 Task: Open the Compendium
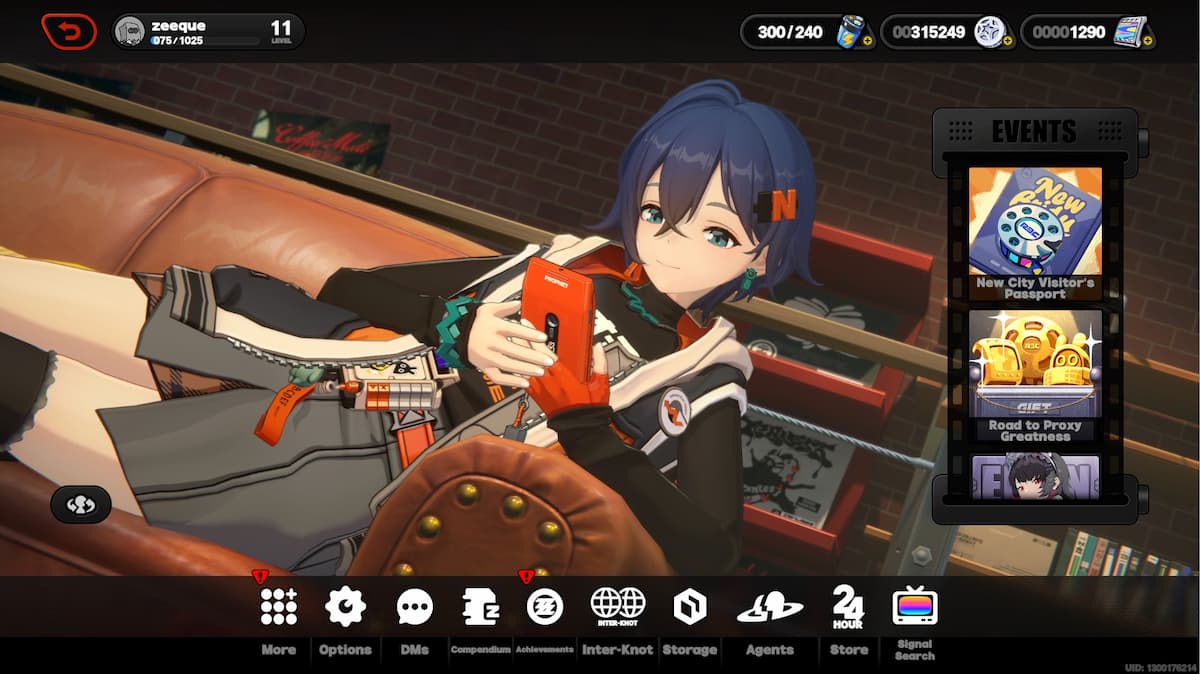pos(480,607)
